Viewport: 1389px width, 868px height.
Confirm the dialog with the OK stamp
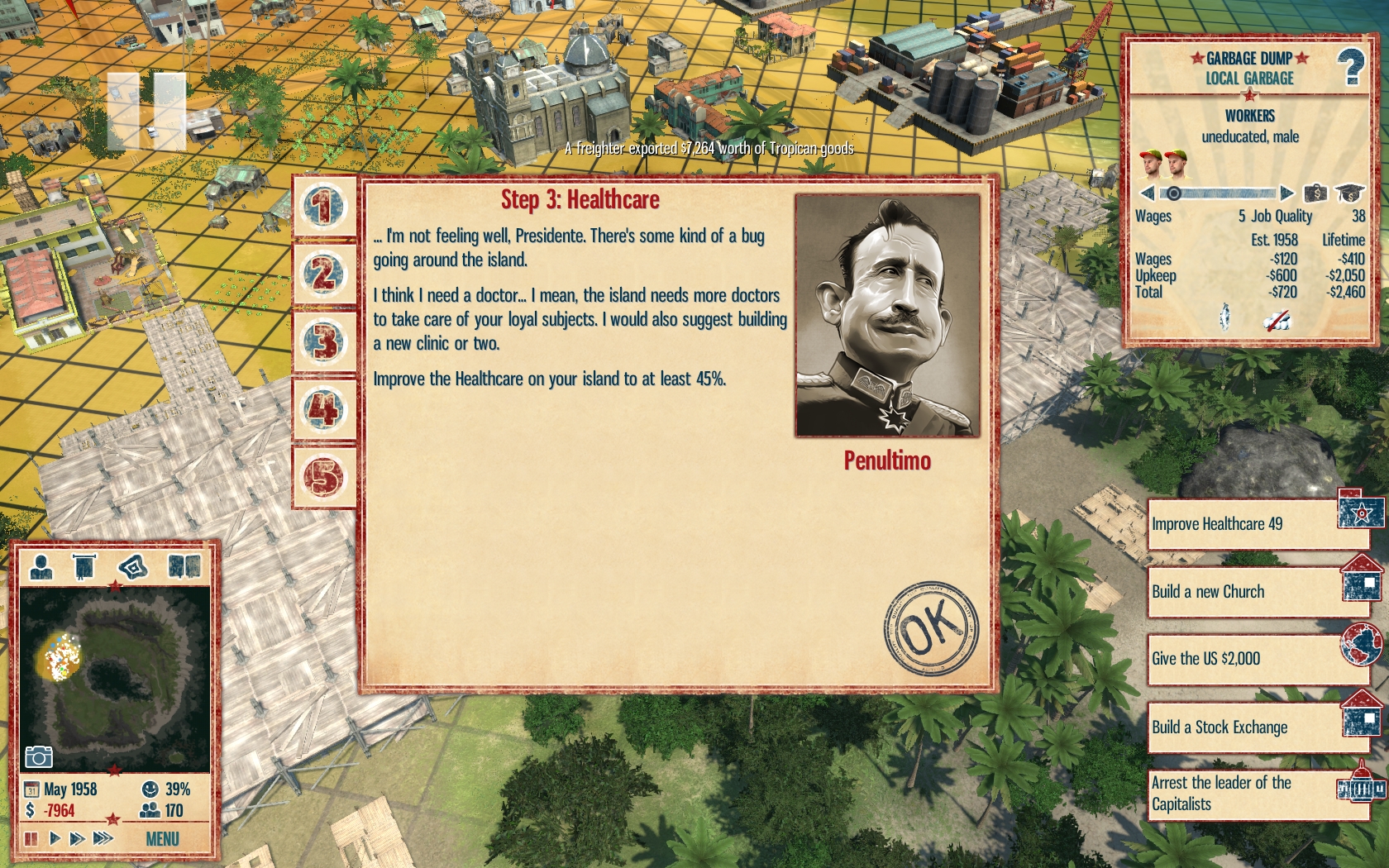pos(931,628)
